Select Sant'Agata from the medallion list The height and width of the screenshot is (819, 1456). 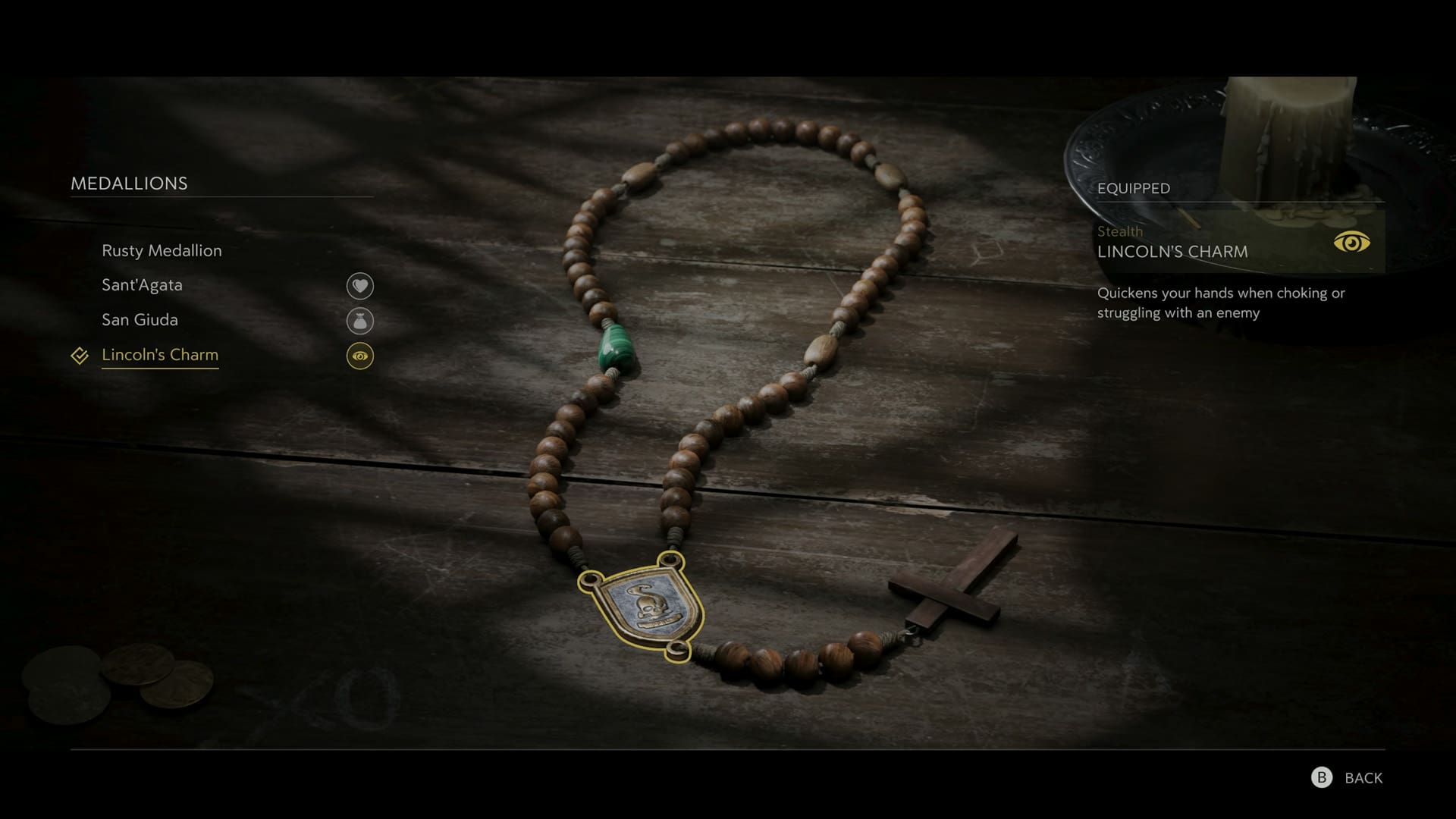[x=142, y=286]
